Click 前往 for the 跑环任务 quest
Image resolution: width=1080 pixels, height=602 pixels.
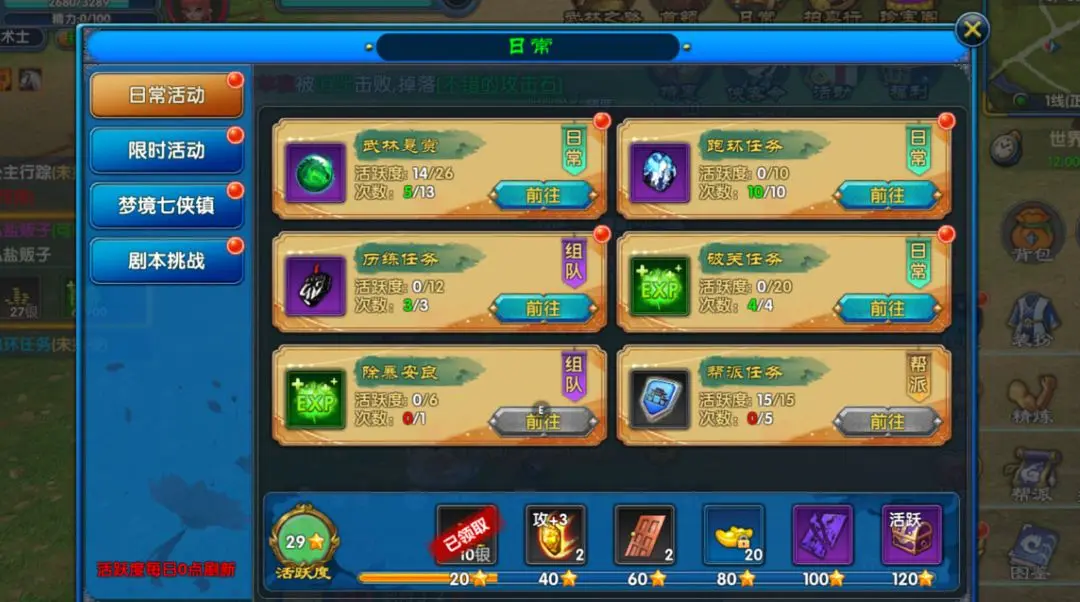tap(886, 195)
